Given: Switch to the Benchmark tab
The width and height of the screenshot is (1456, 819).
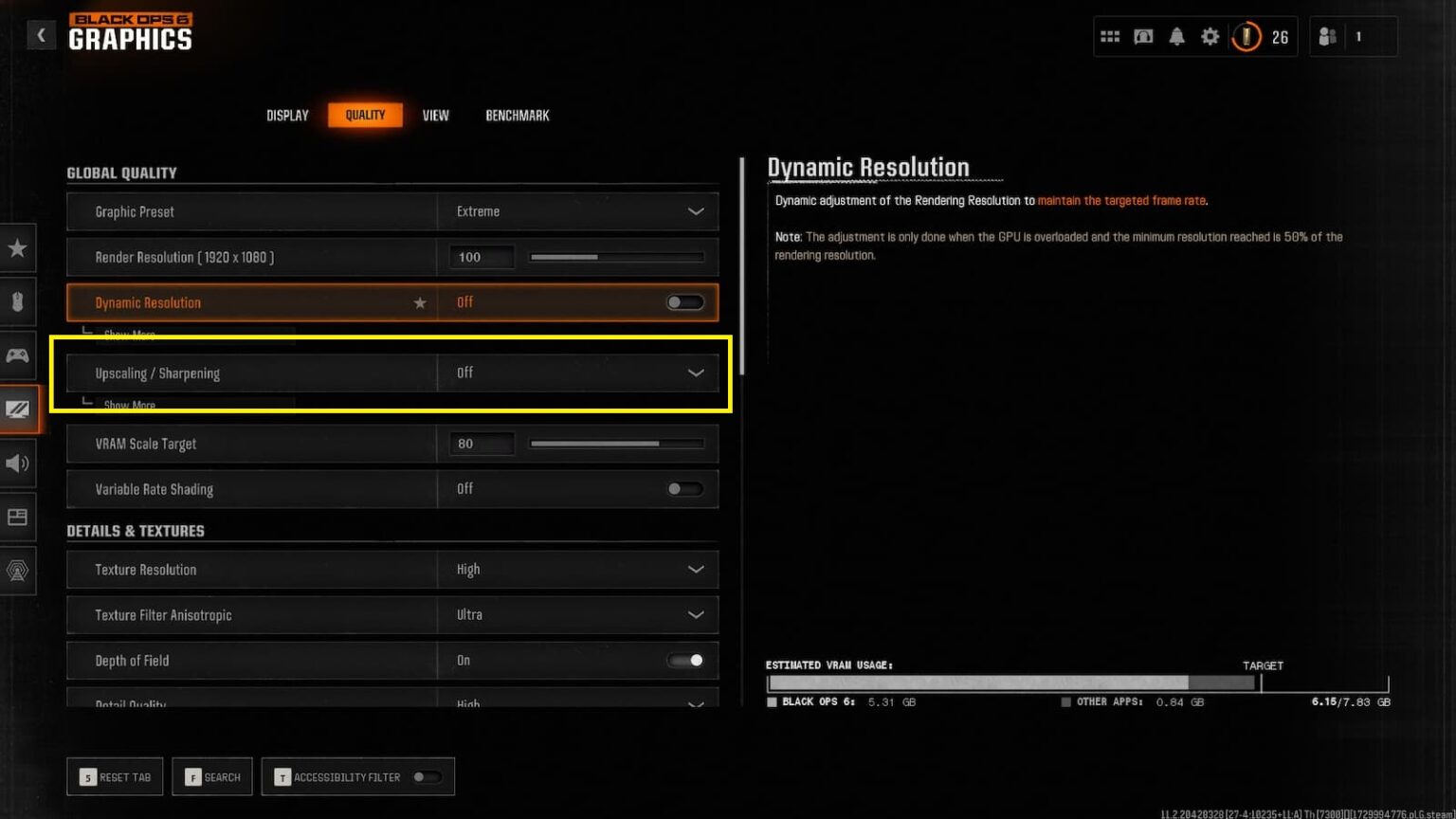Looking at the screenshot, I should (x=517, y=115).
